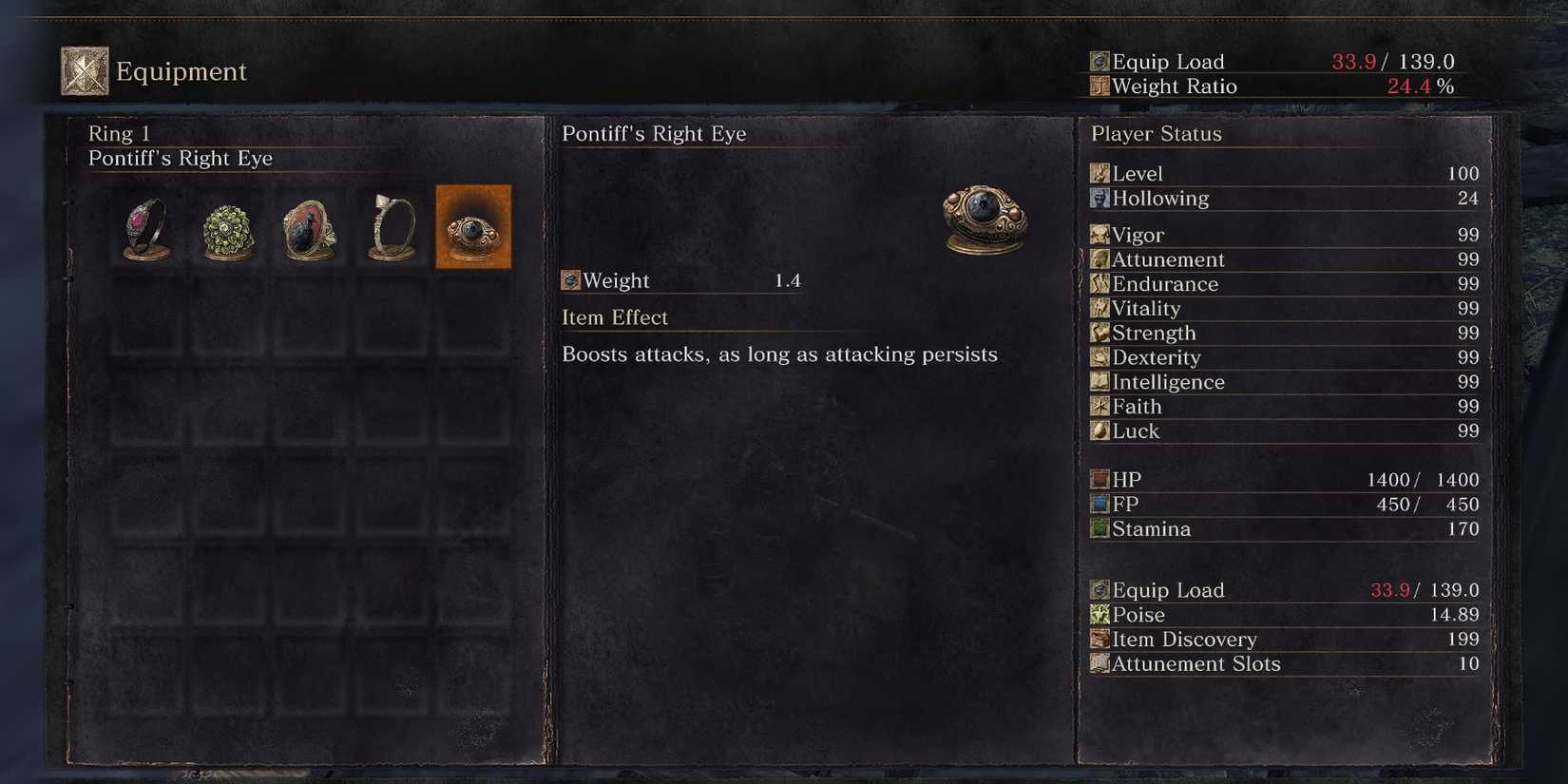Click the Poise stat icon
The height and width of the screenshot is (784, 1568).
click(1099, 614)
